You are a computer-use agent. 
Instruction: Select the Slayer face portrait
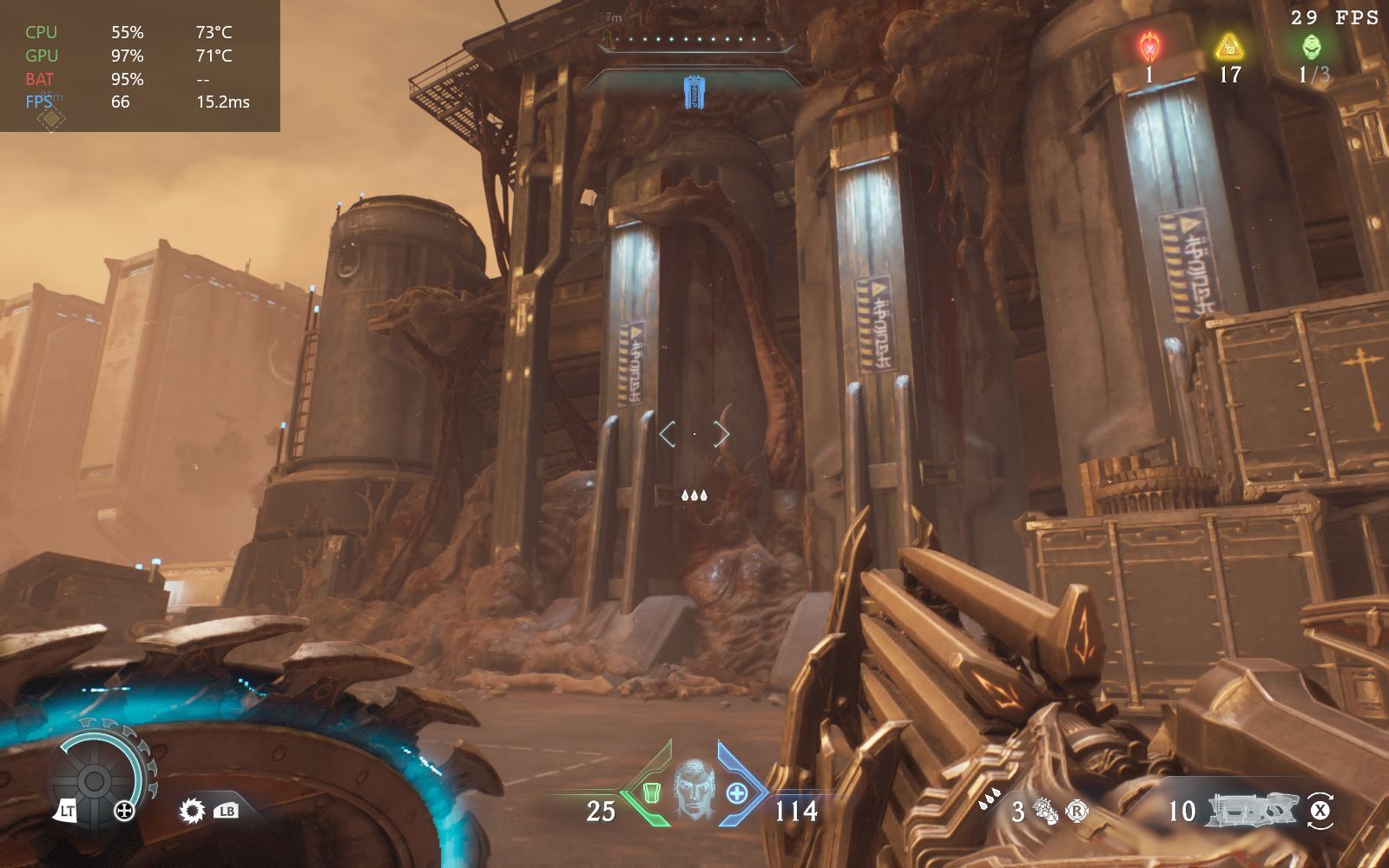(693, 791)
